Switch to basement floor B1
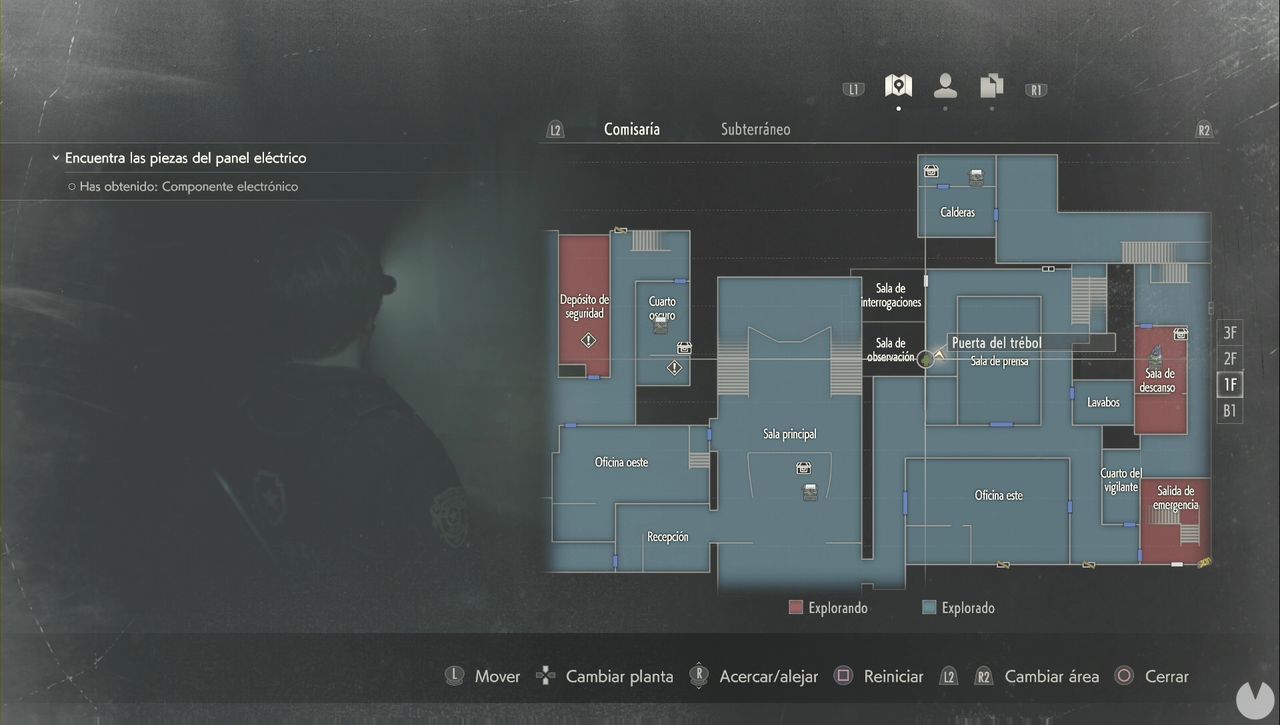Viewport: 1280px width, 725px height. 1229,410
